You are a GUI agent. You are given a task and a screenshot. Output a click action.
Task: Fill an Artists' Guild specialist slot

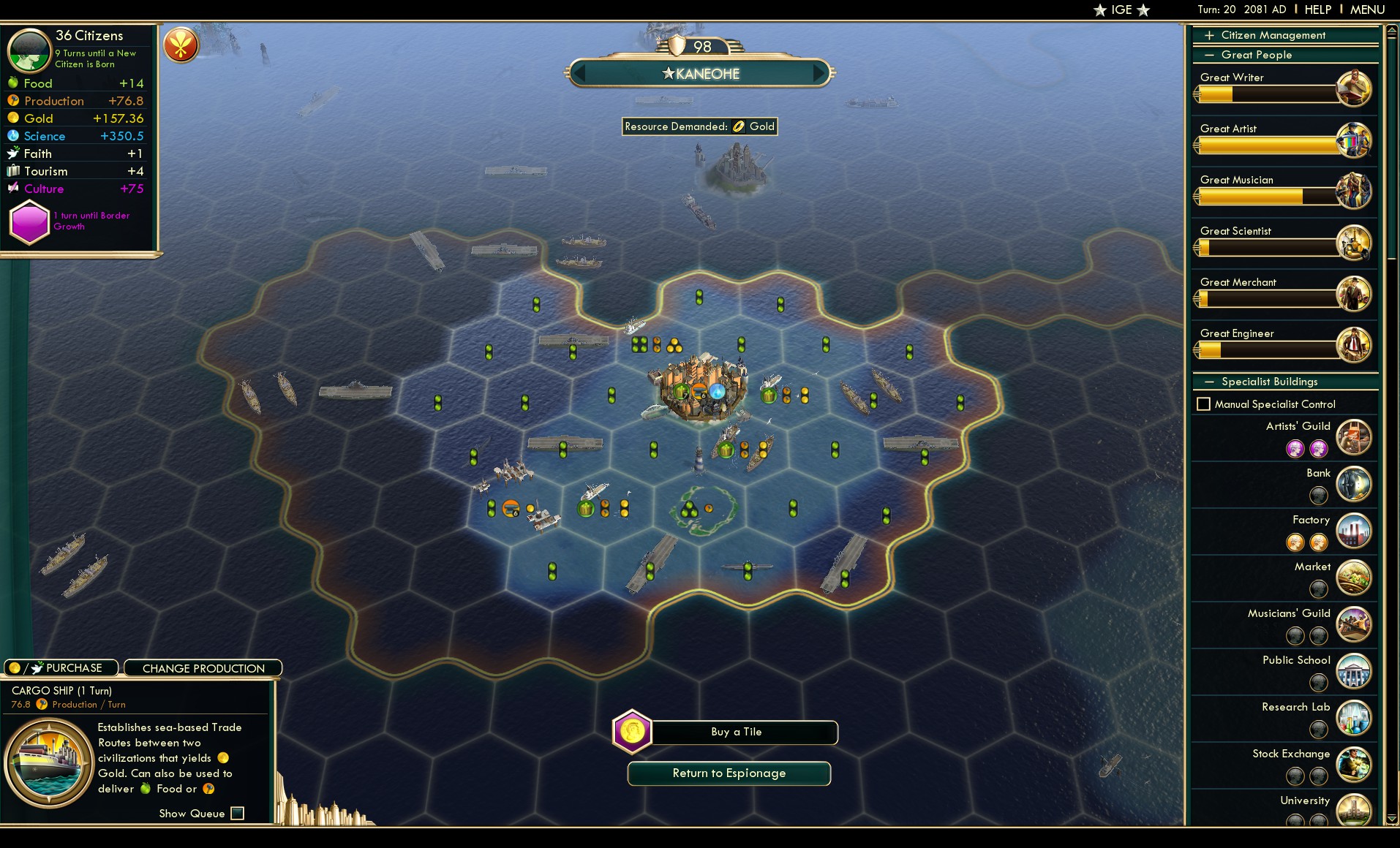[1296, 448]
